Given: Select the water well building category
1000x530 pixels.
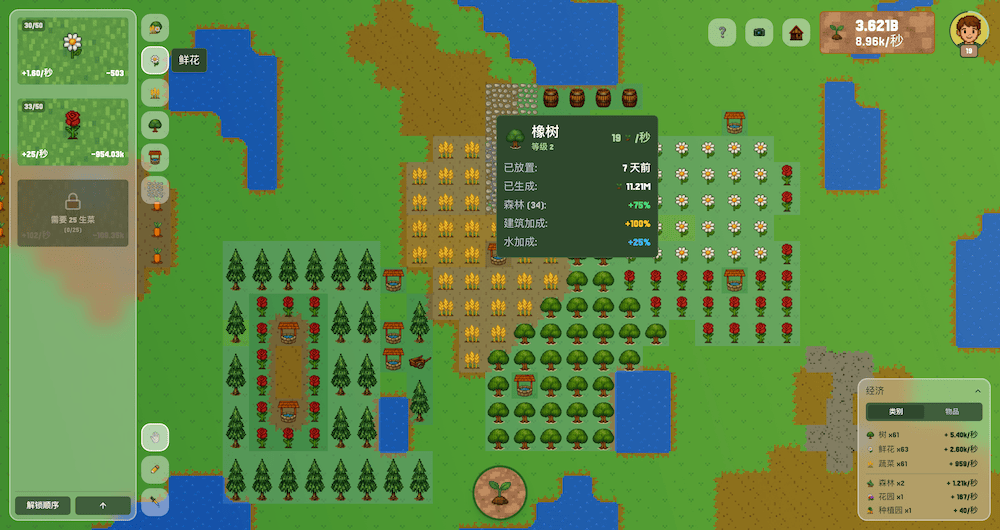Looking at the screenshot, I should (x=155, y=157).
